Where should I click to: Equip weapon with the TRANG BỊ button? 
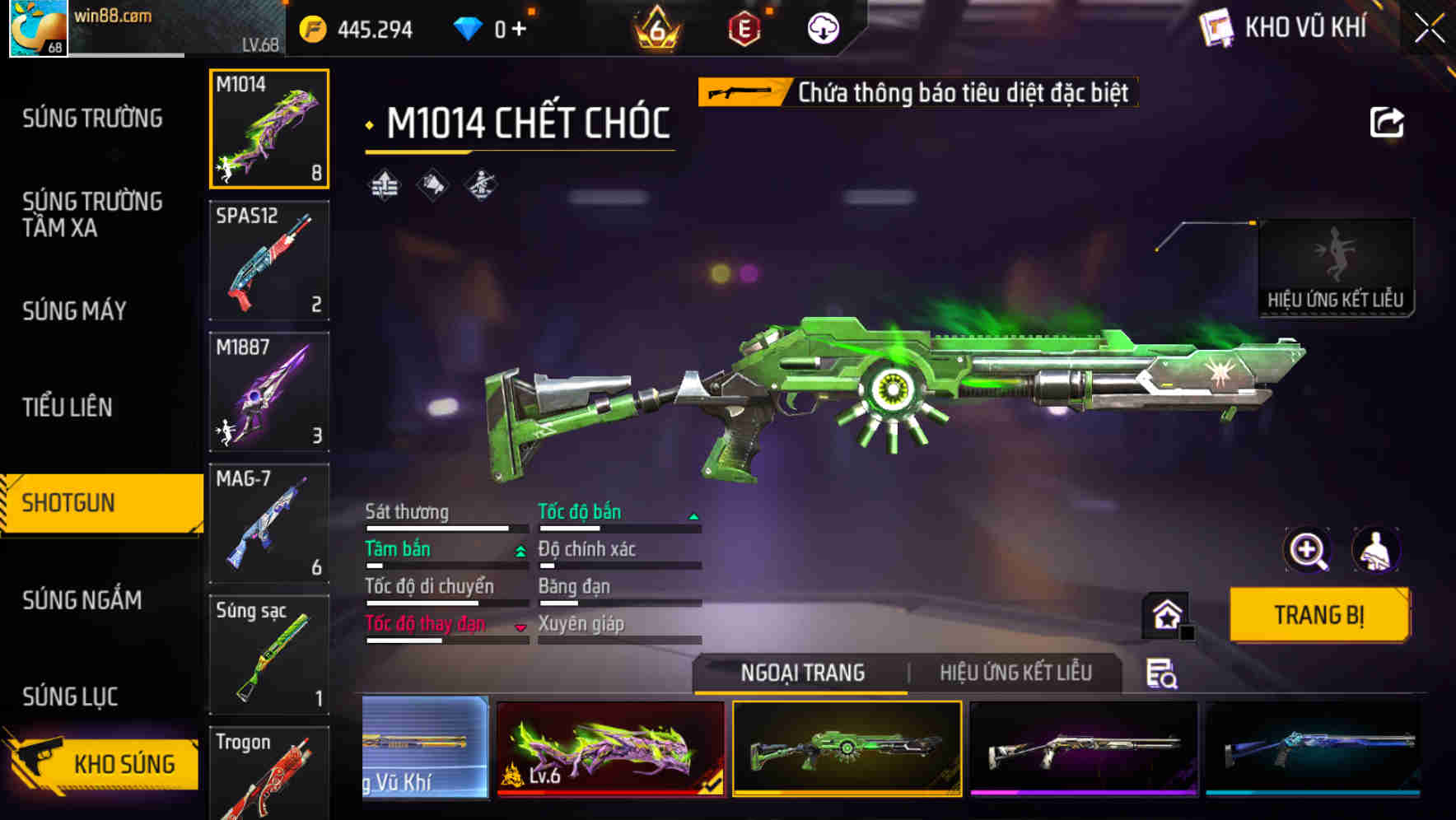(1318, 614)
